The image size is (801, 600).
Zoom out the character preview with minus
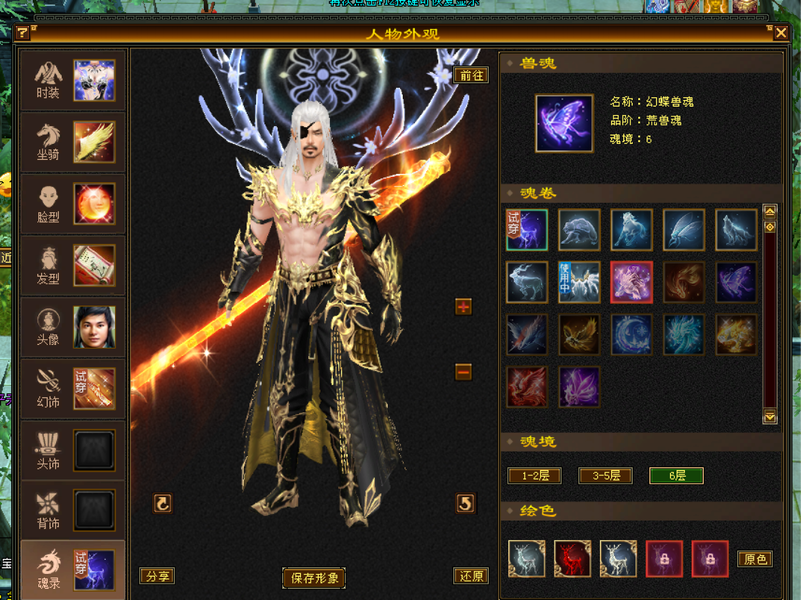[463, 372]
